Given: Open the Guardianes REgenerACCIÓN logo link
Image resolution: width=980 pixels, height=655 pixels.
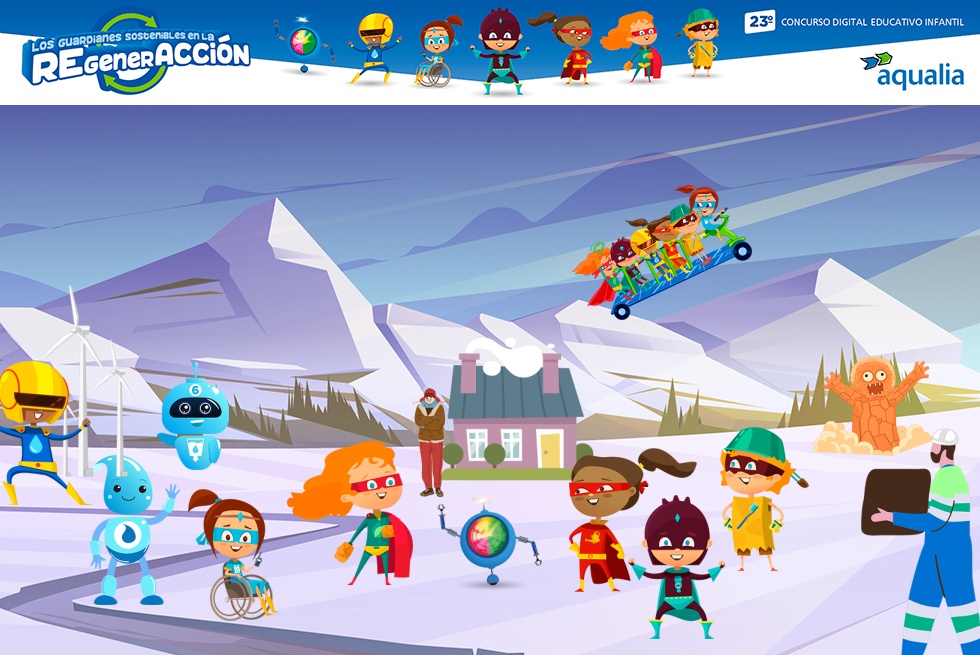Looking at the screenshot, I should (137, 56).
